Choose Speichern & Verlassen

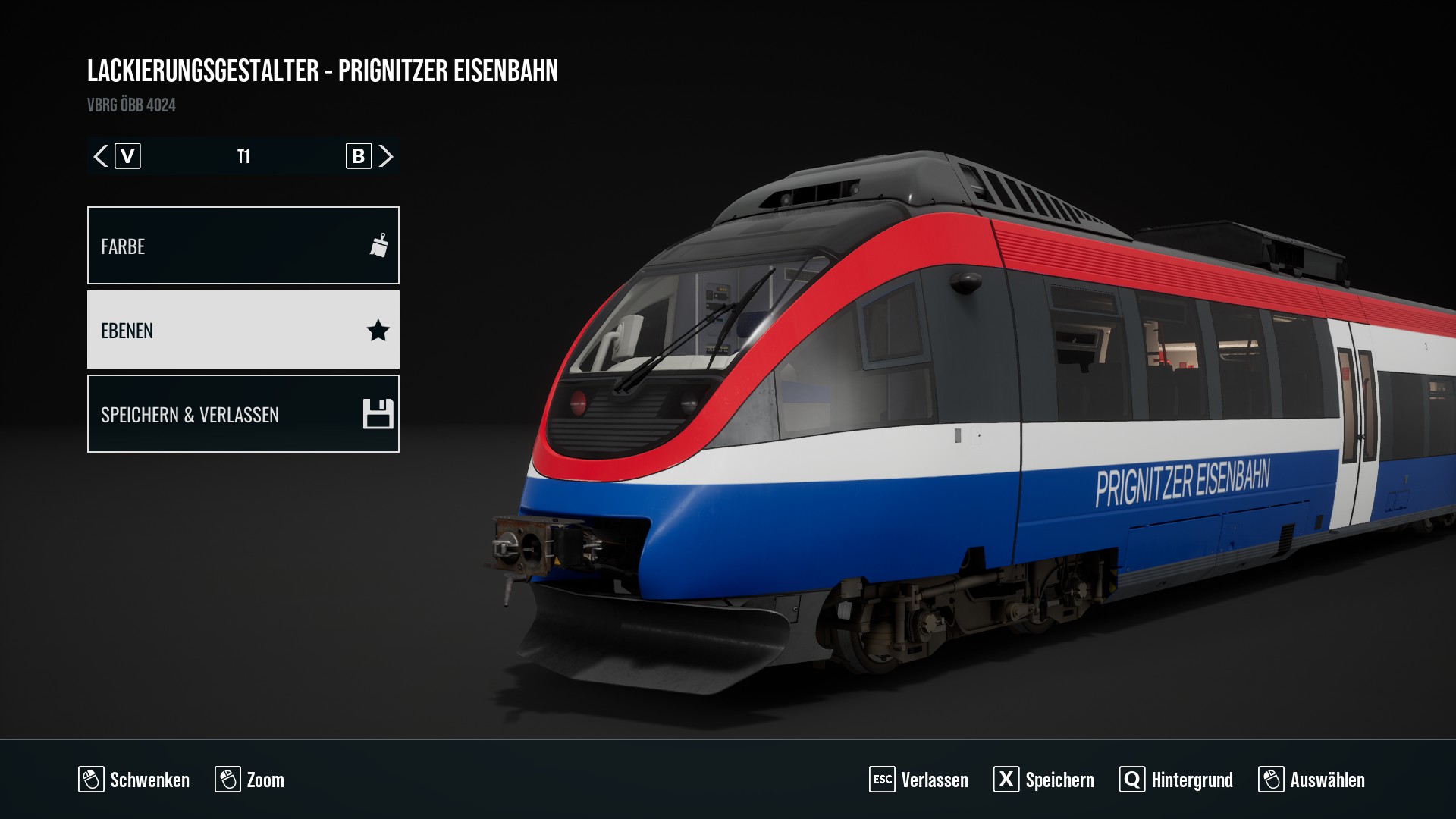coord(243,414)
